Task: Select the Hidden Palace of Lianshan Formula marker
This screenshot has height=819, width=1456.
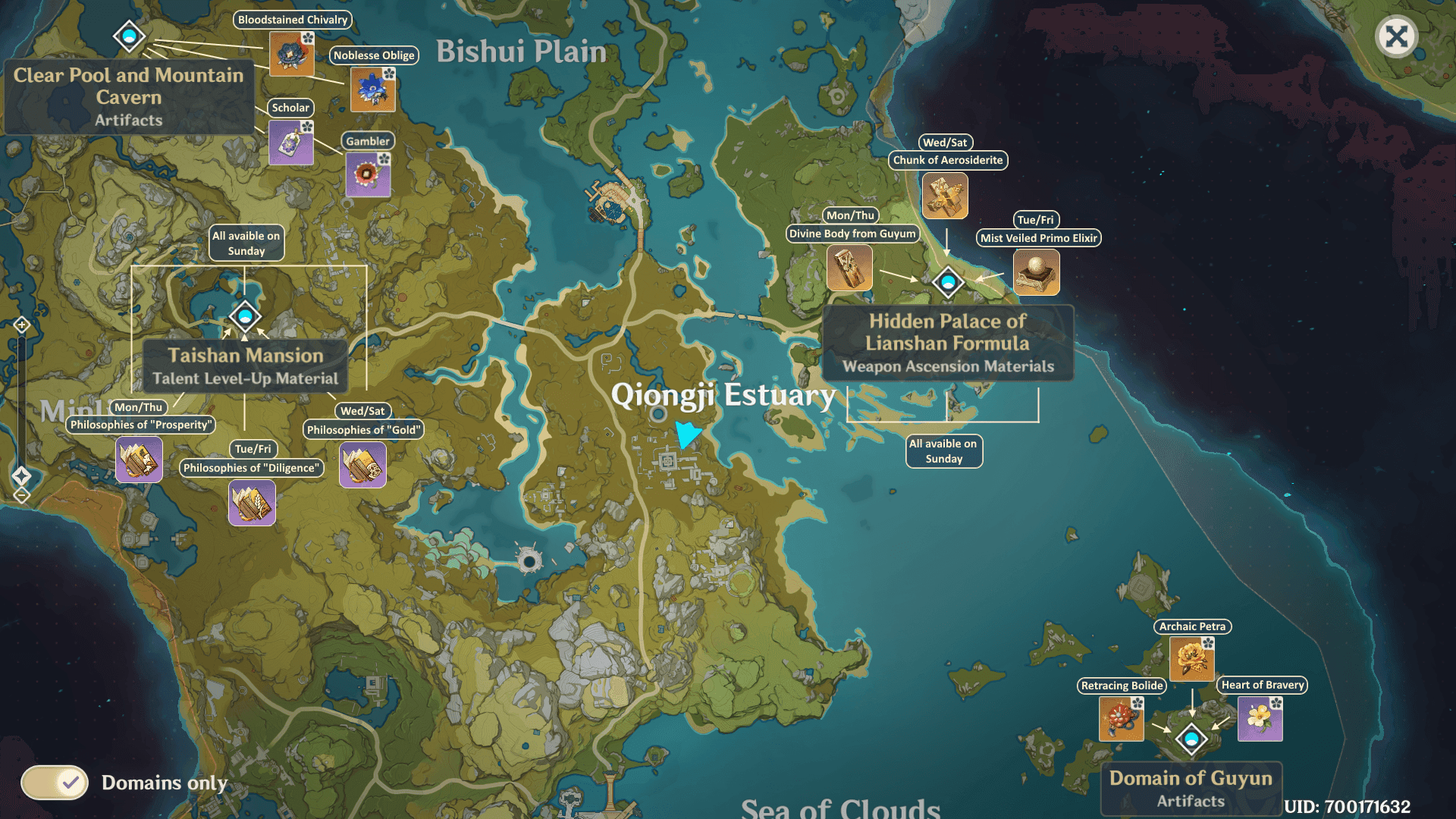Action: tap(948, 282)
